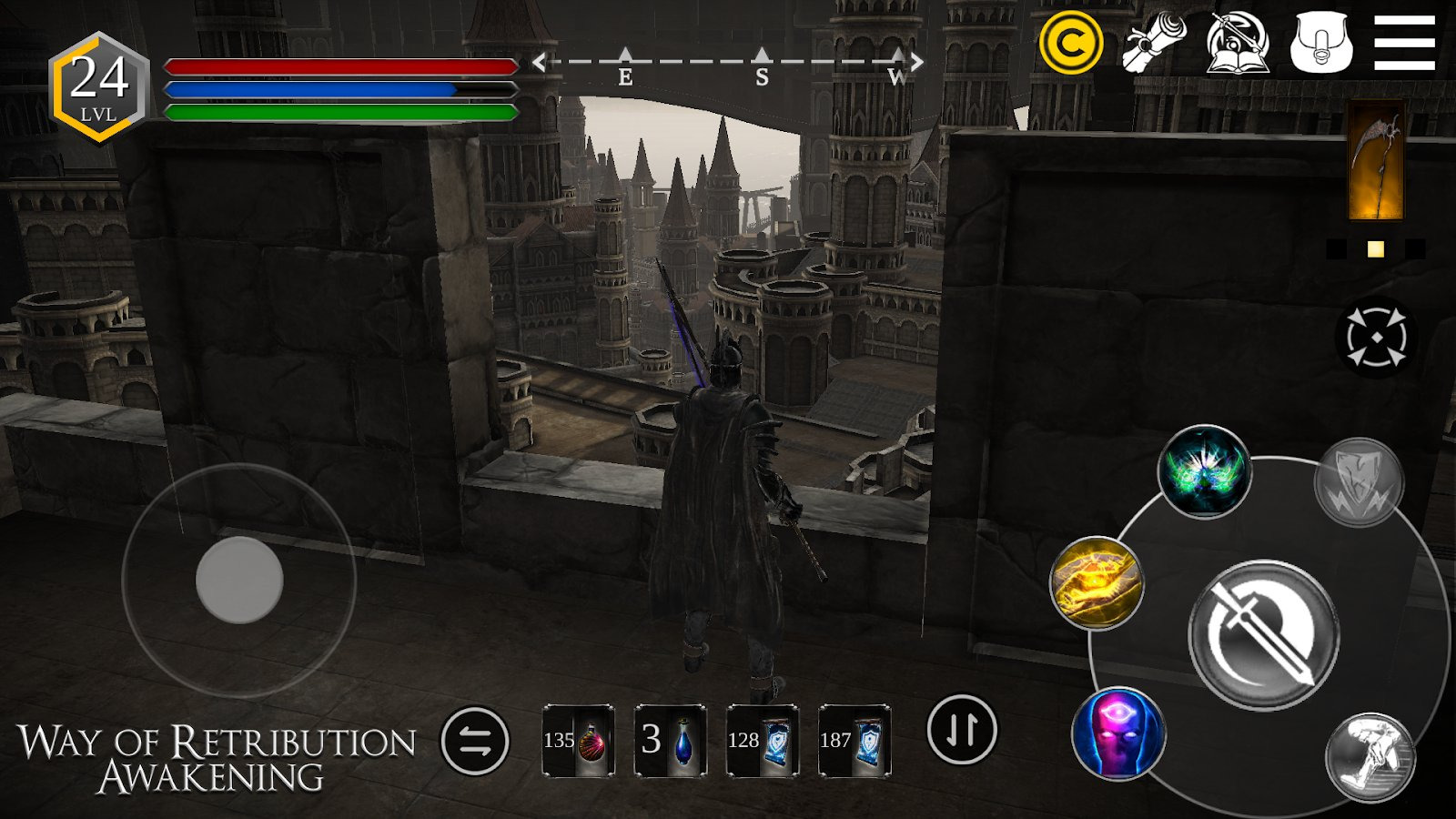The height and width of the screenshot is (819, 1456).
Task: Activate the purple third-eye skill
Action: pyautogui.click(x=1118, y=734)
